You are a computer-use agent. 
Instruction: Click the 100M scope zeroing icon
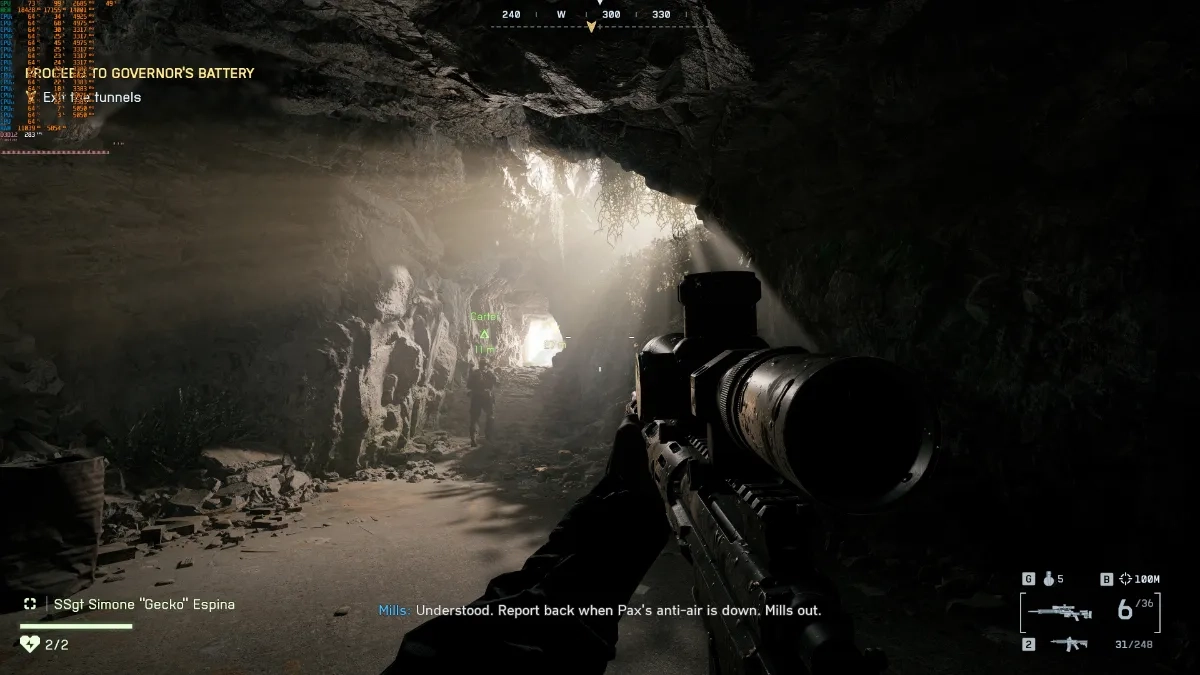pyautogui.click(x=1125, y=579)
